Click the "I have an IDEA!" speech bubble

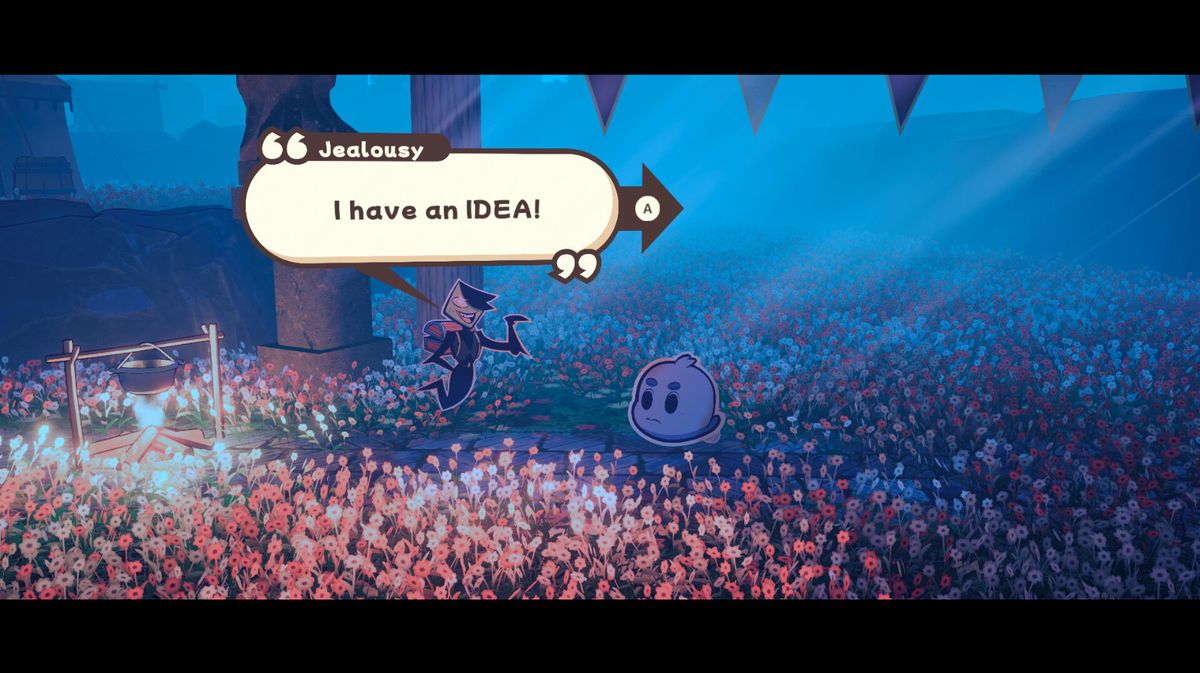click(435, 210)
